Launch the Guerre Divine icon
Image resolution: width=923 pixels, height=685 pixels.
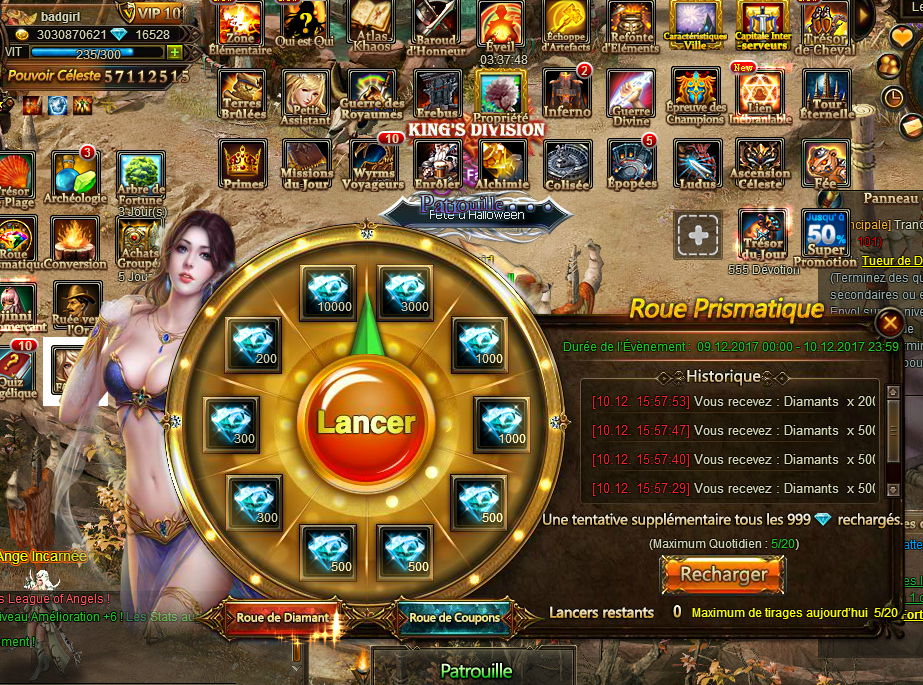pyautogui.click(x=631, y=94)
